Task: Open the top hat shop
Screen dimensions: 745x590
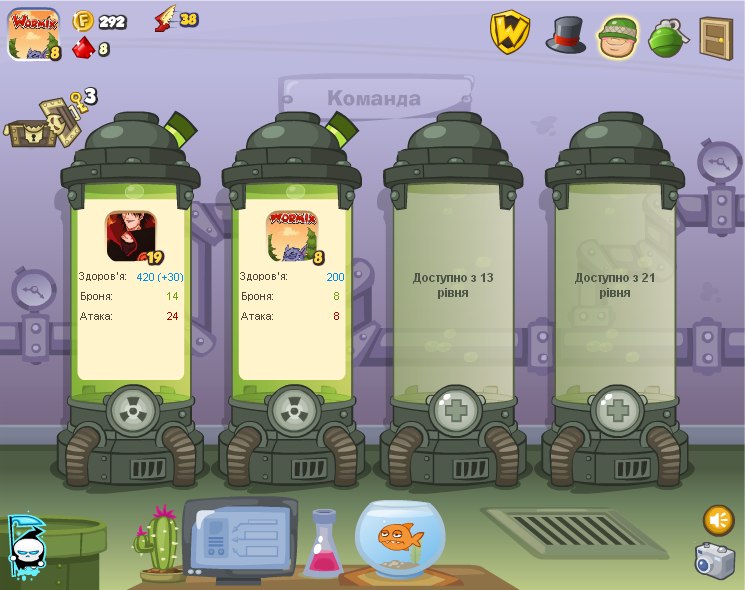Action: click(x=565, y=35)
